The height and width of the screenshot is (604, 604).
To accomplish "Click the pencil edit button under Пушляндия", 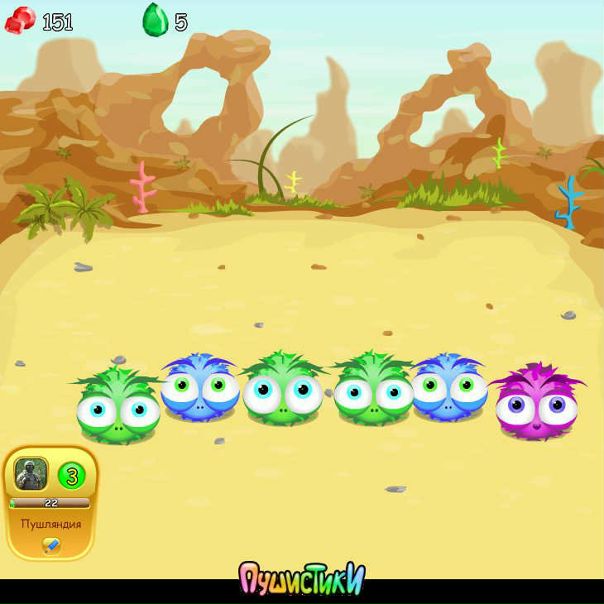I will coord(51,545).
